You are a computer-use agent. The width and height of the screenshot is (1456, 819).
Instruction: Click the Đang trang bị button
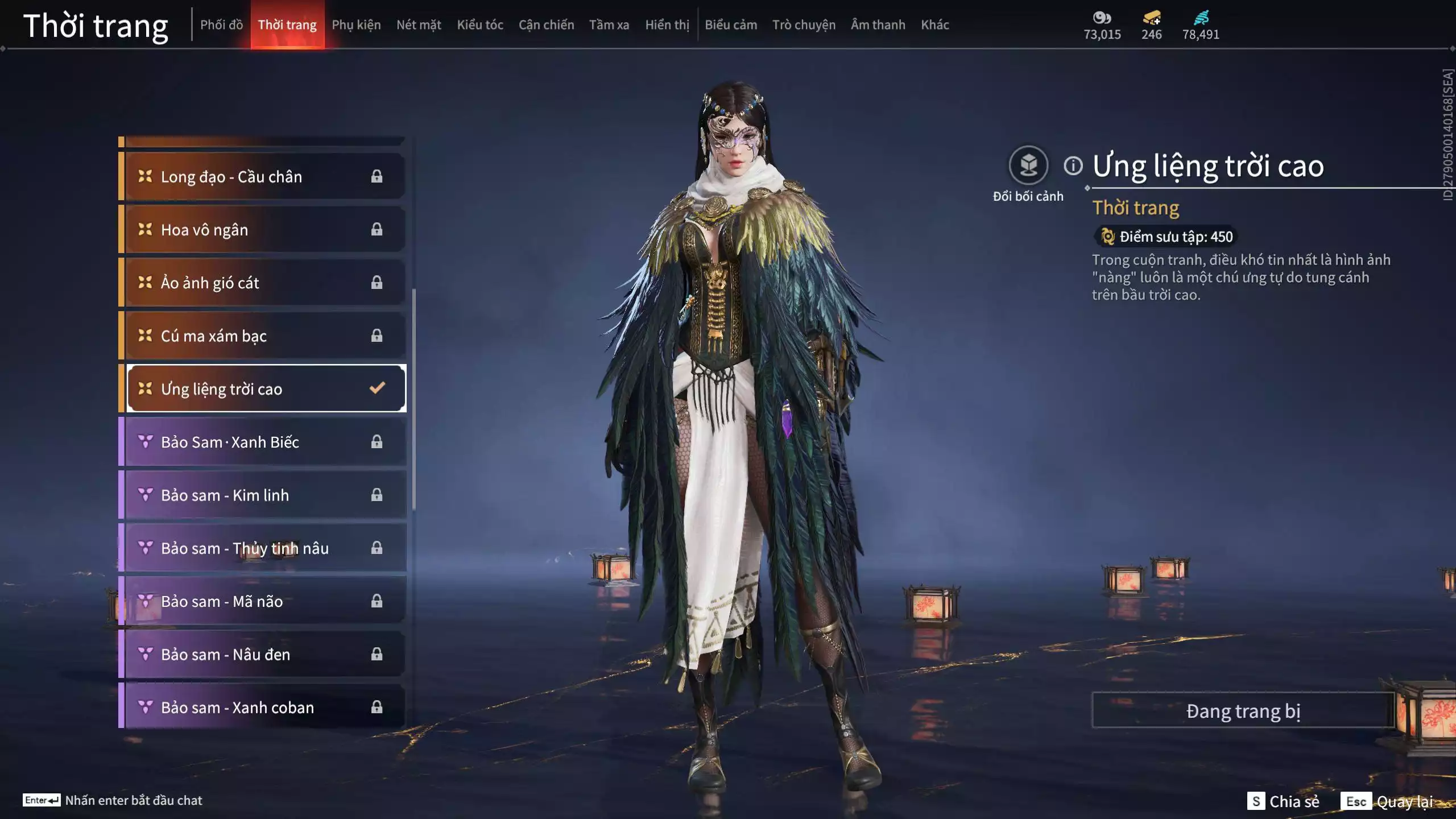pyautogui.click(x=1243, y=711)
